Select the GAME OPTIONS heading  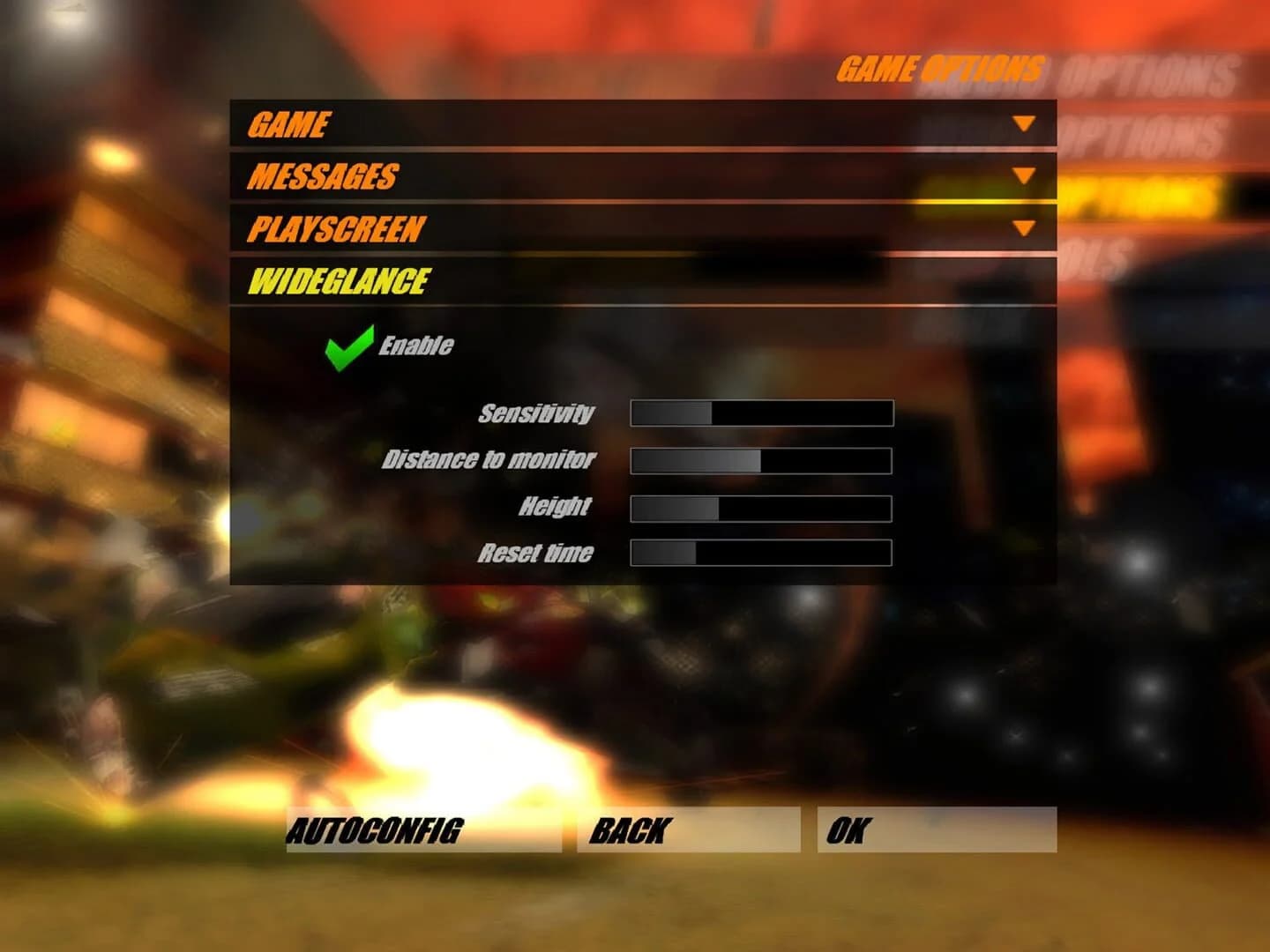click(x=941, y=67)
